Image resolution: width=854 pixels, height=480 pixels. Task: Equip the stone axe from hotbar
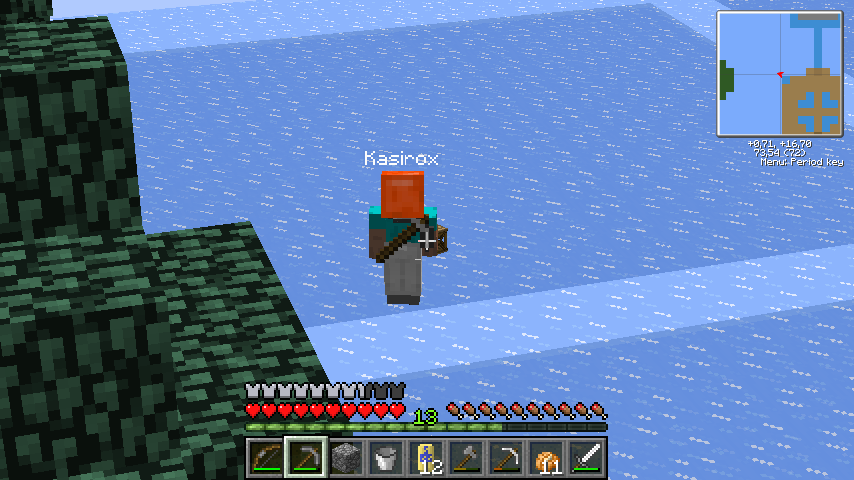tap(465, 459)
